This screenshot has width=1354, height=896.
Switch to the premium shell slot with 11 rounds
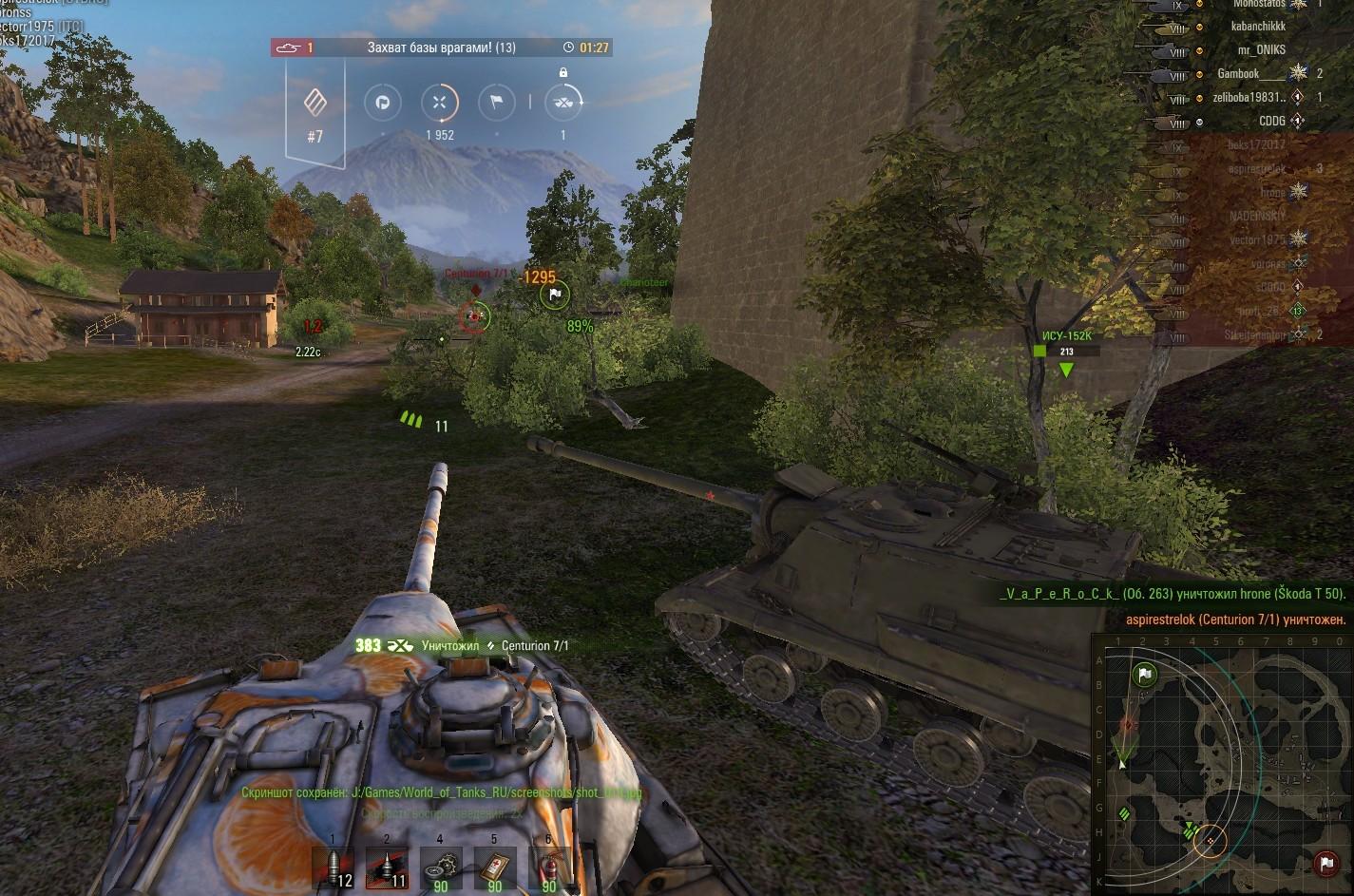point(388,868)
